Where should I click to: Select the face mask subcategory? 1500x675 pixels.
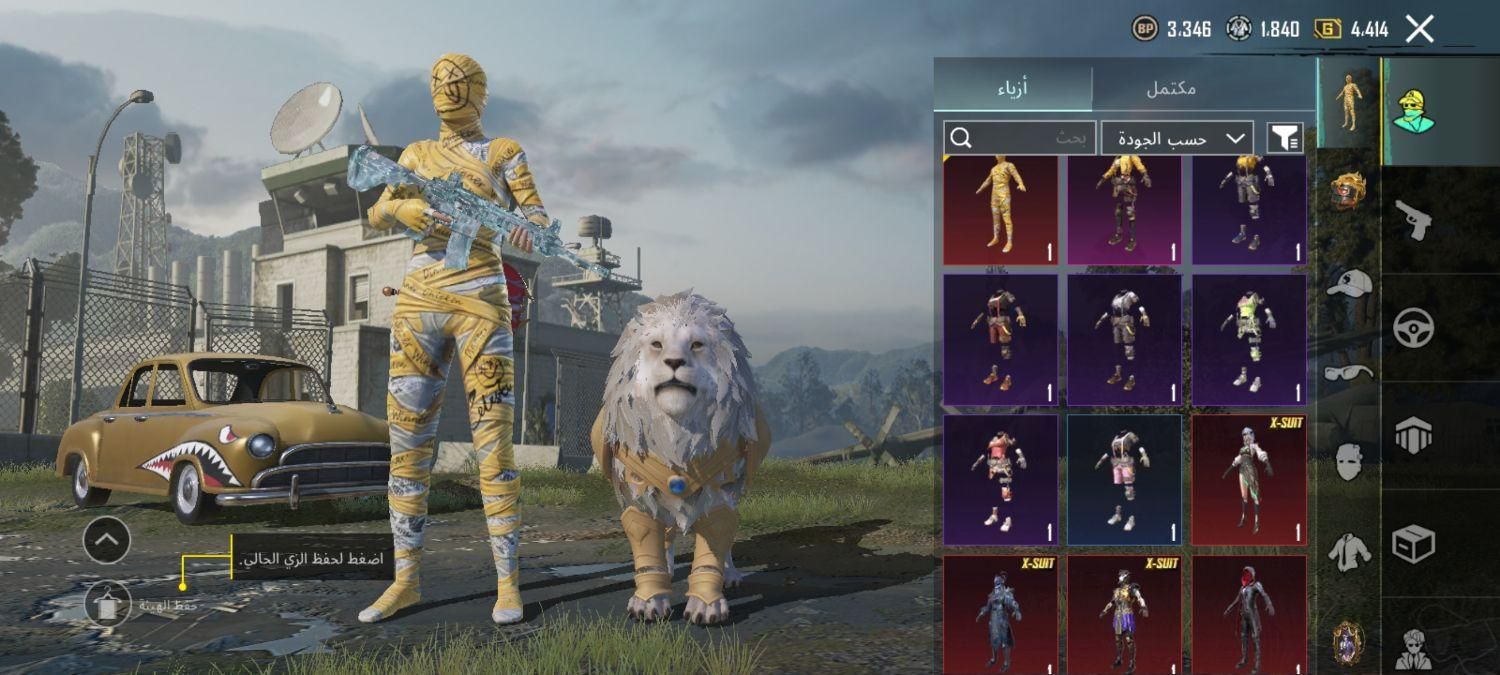point(1348,462)
